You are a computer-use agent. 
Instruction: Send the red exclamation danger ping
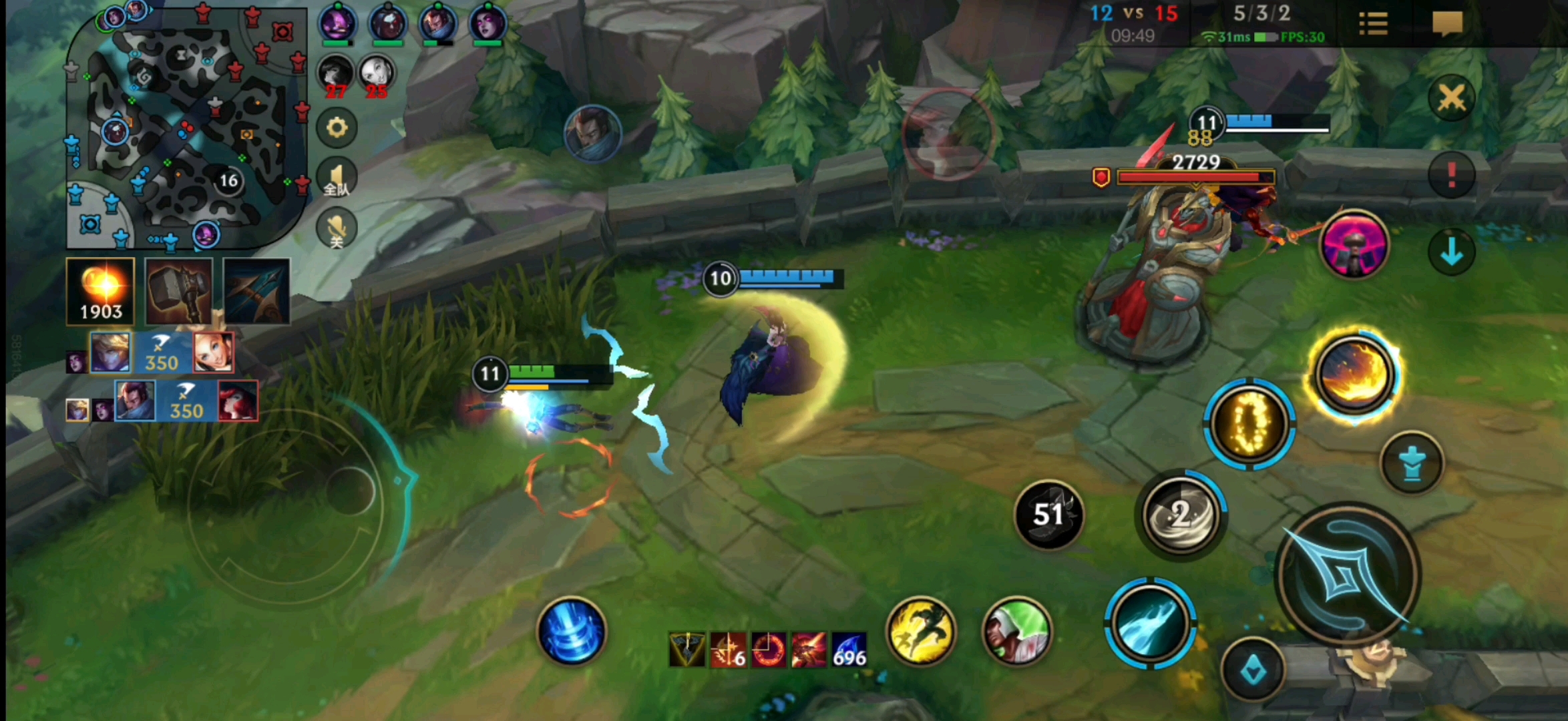[x=1451, y=175]
